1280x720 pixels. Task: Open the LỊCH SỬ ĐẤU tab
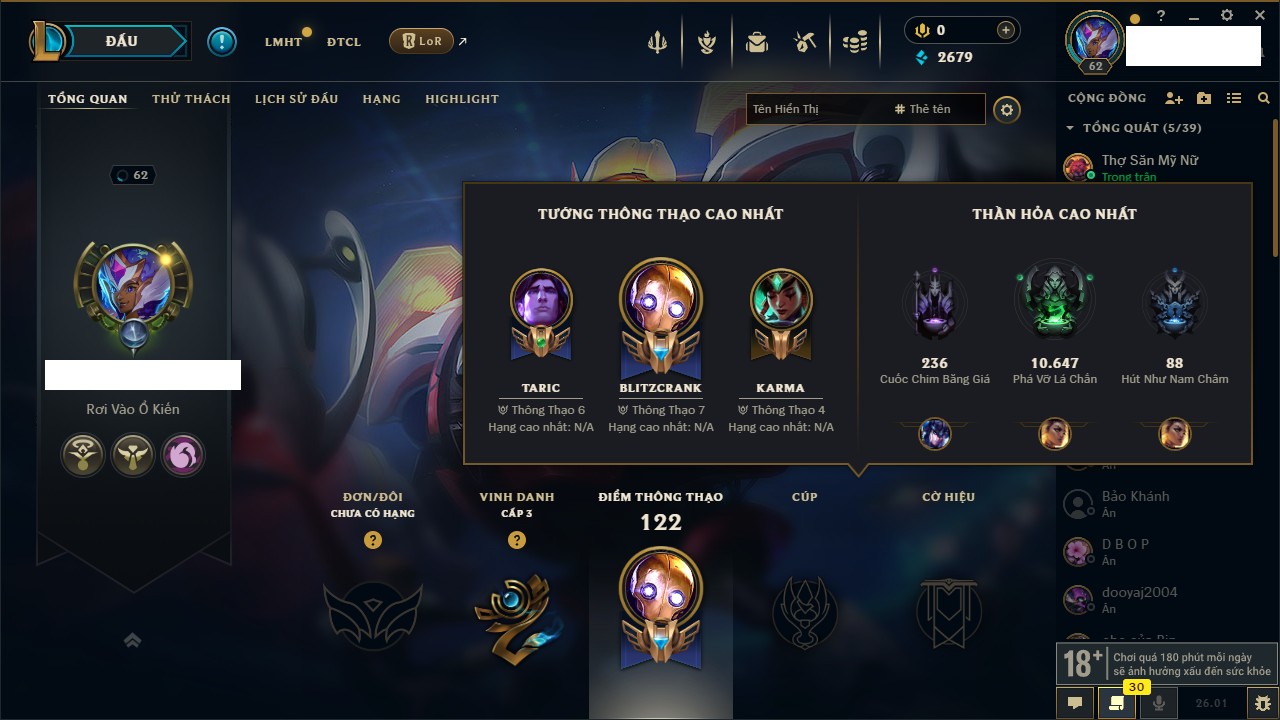pyautogui.click(x=296, y=99)
